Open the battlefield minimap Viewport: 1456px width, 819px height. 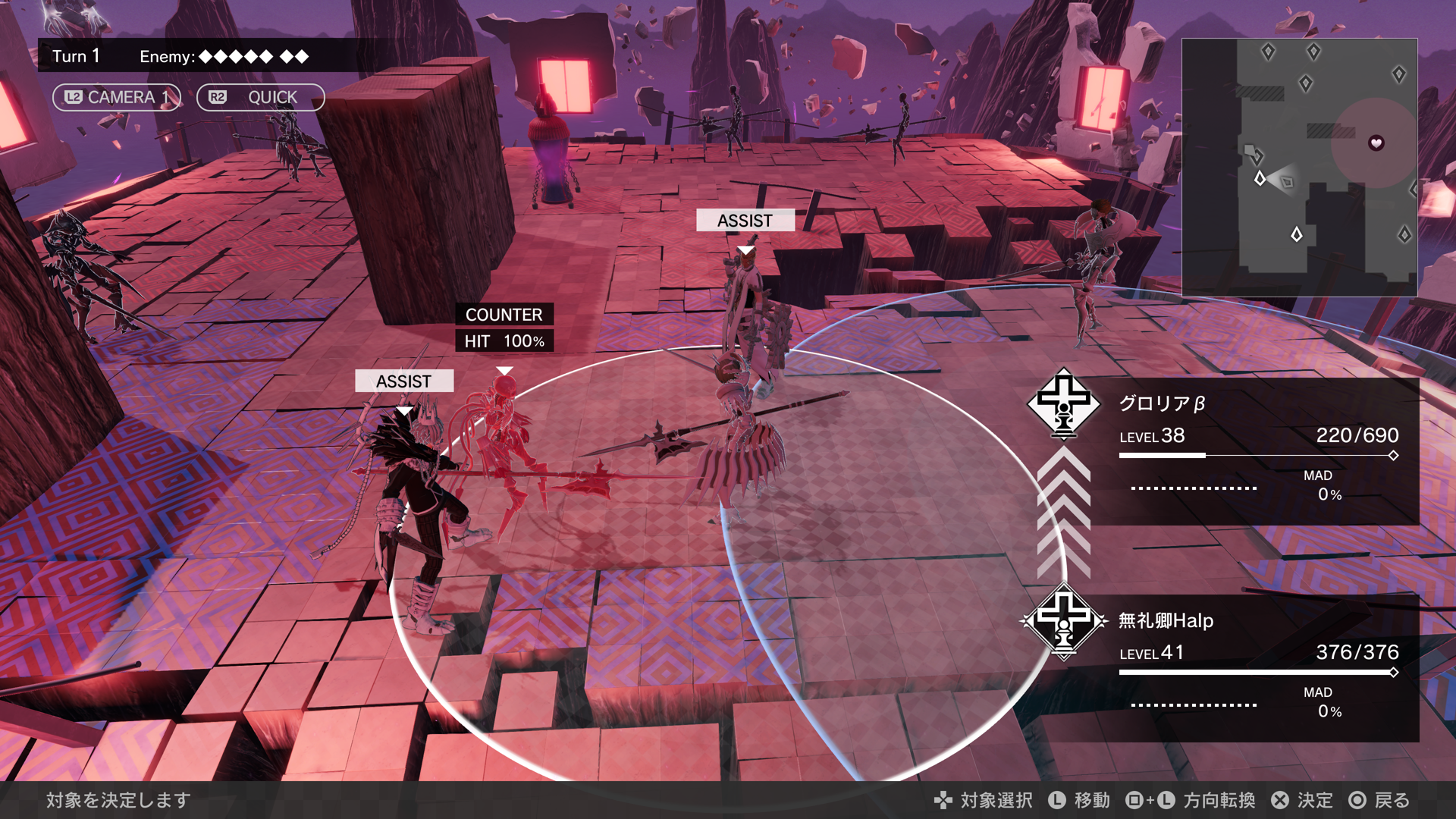click(1299, 167)
